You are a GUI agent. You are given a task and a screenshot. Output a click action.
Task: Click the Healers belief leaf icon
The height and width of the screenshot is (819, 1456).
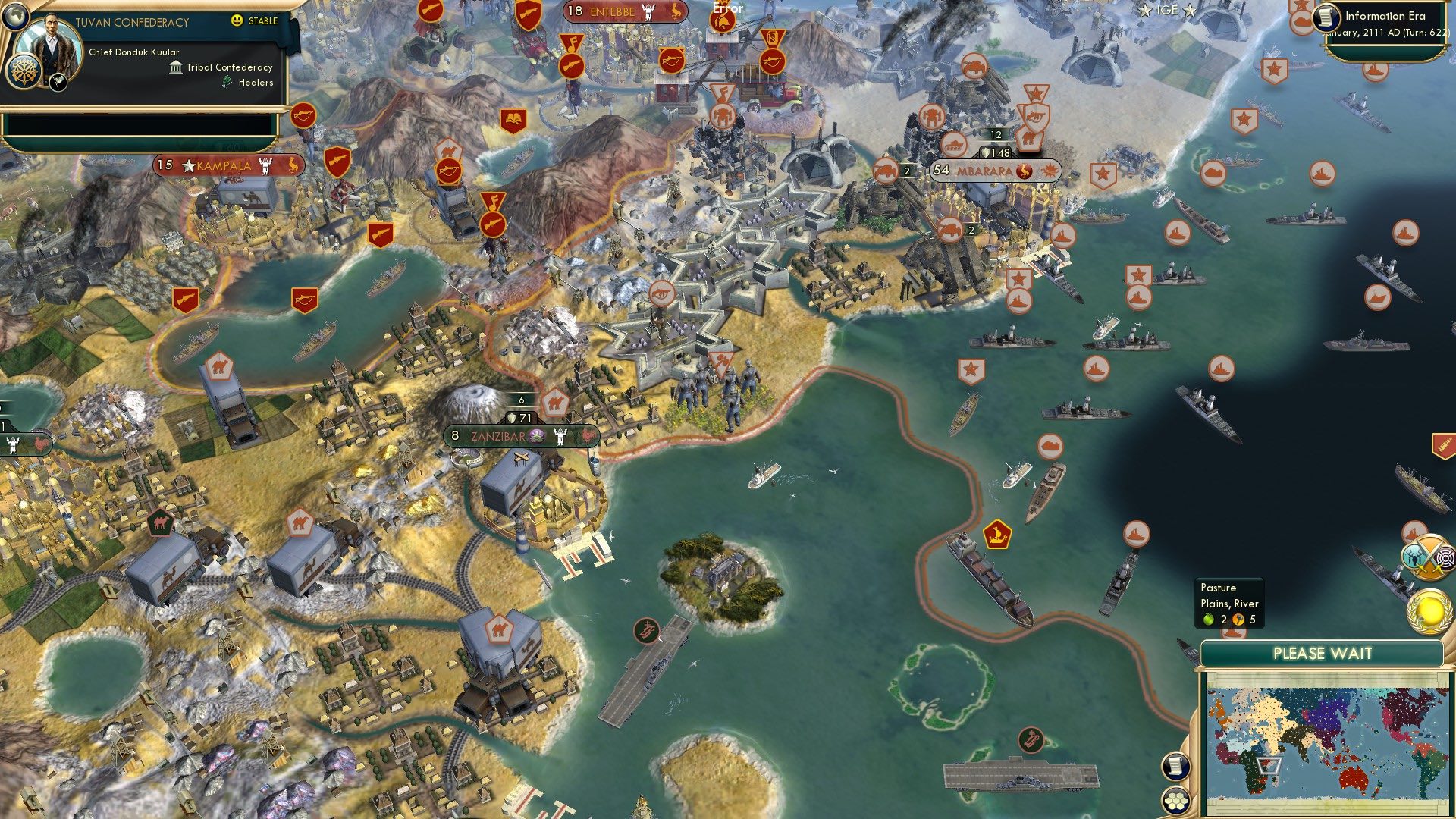pyautogui.click(x=226, y=83)
